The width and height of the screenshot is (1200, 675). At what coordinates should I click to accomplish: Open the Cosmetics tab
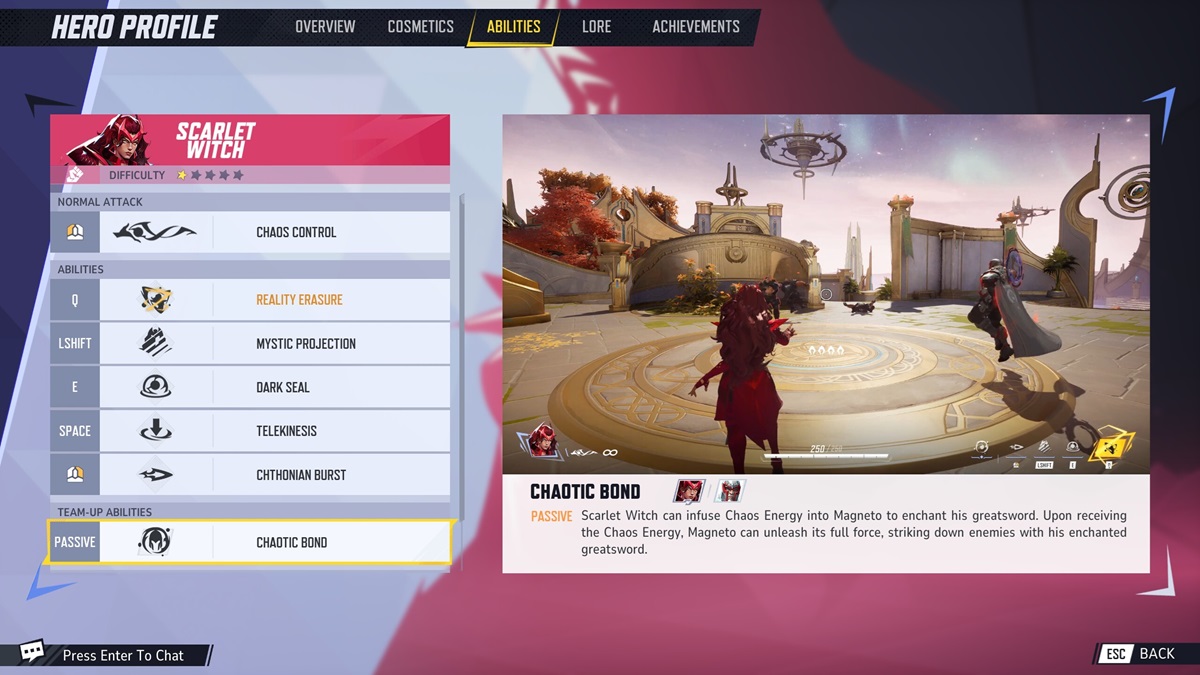tap(420, 27)
